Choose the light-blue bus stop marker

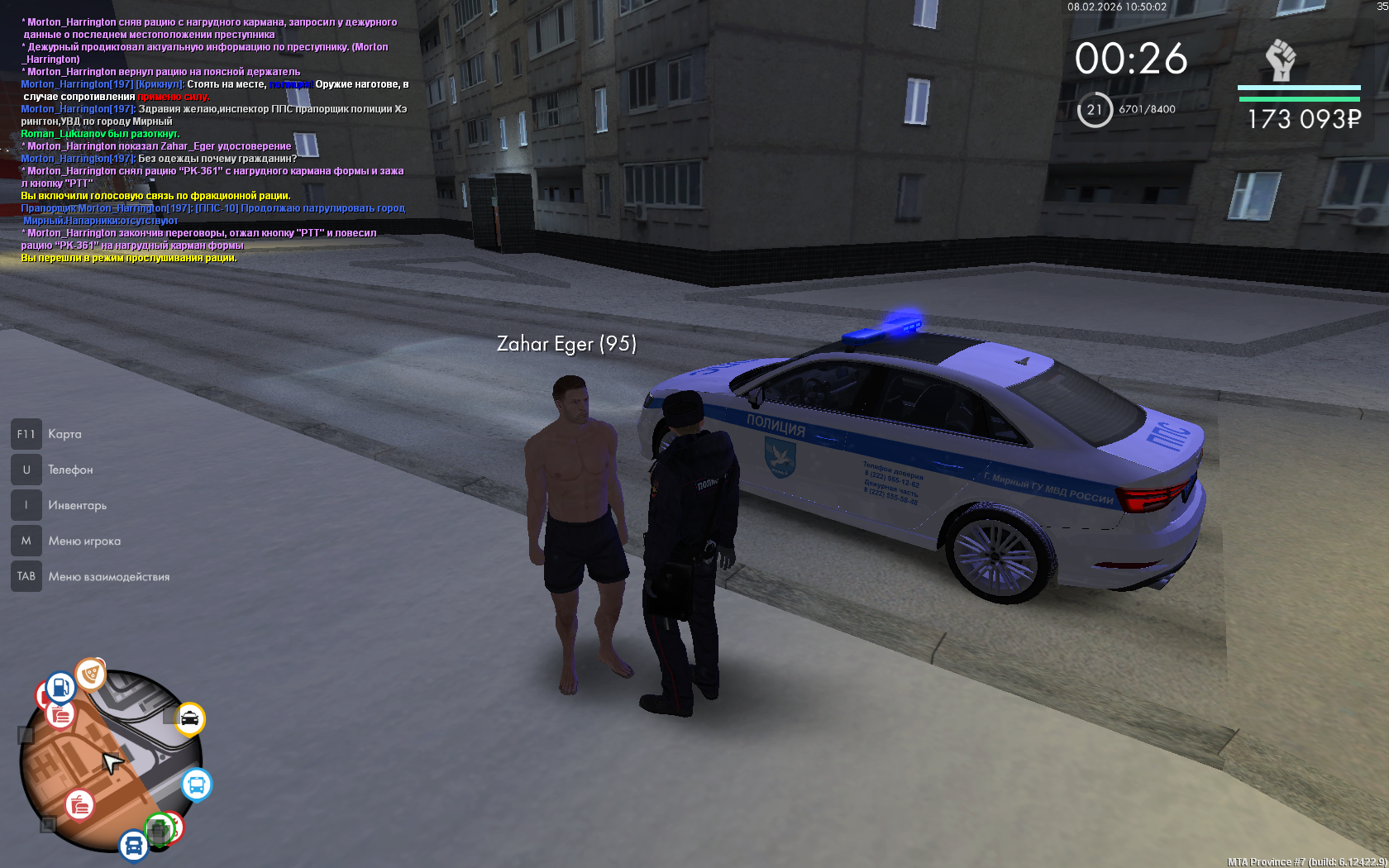pyautogui.click(x=196, y=785)
